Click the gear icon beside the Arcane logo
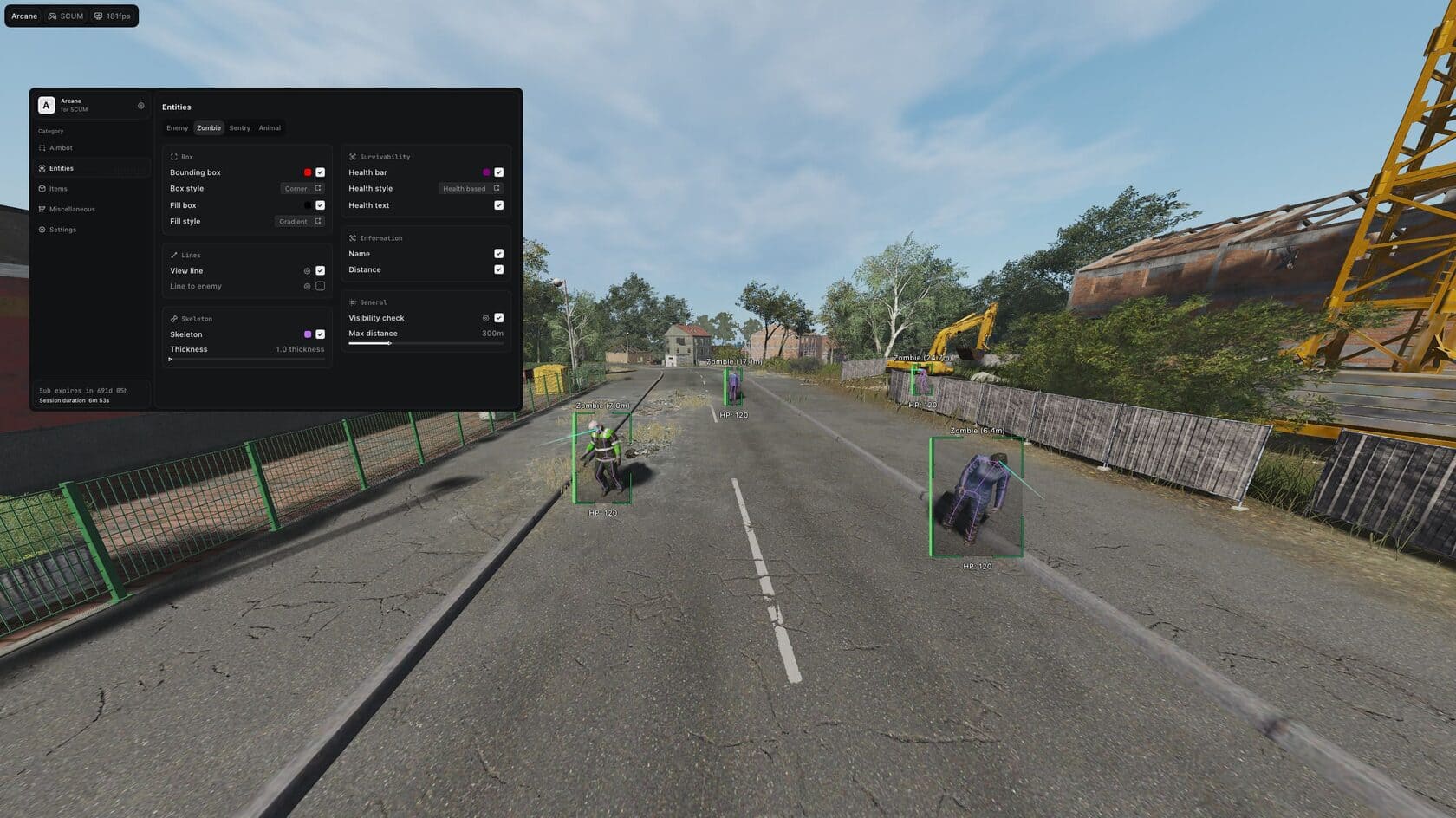Viewport: 1456px width, 818px height. pyautogui.click(x=141, y=106)
